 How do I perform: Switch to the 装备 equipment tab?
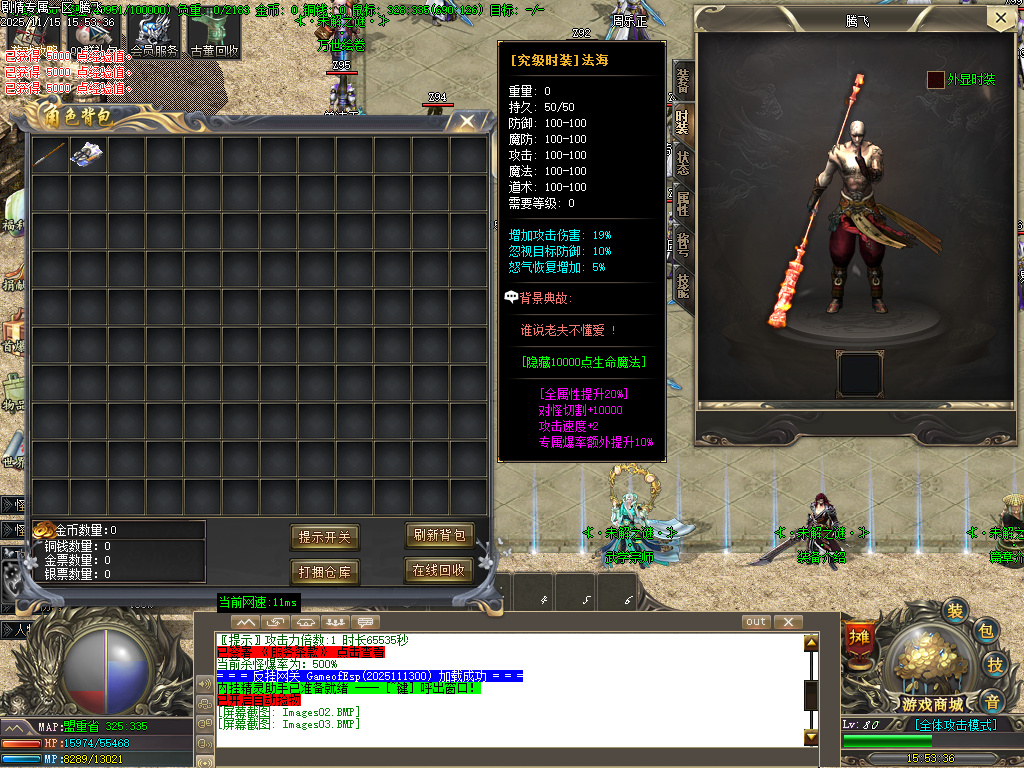(x=682, y=80)
